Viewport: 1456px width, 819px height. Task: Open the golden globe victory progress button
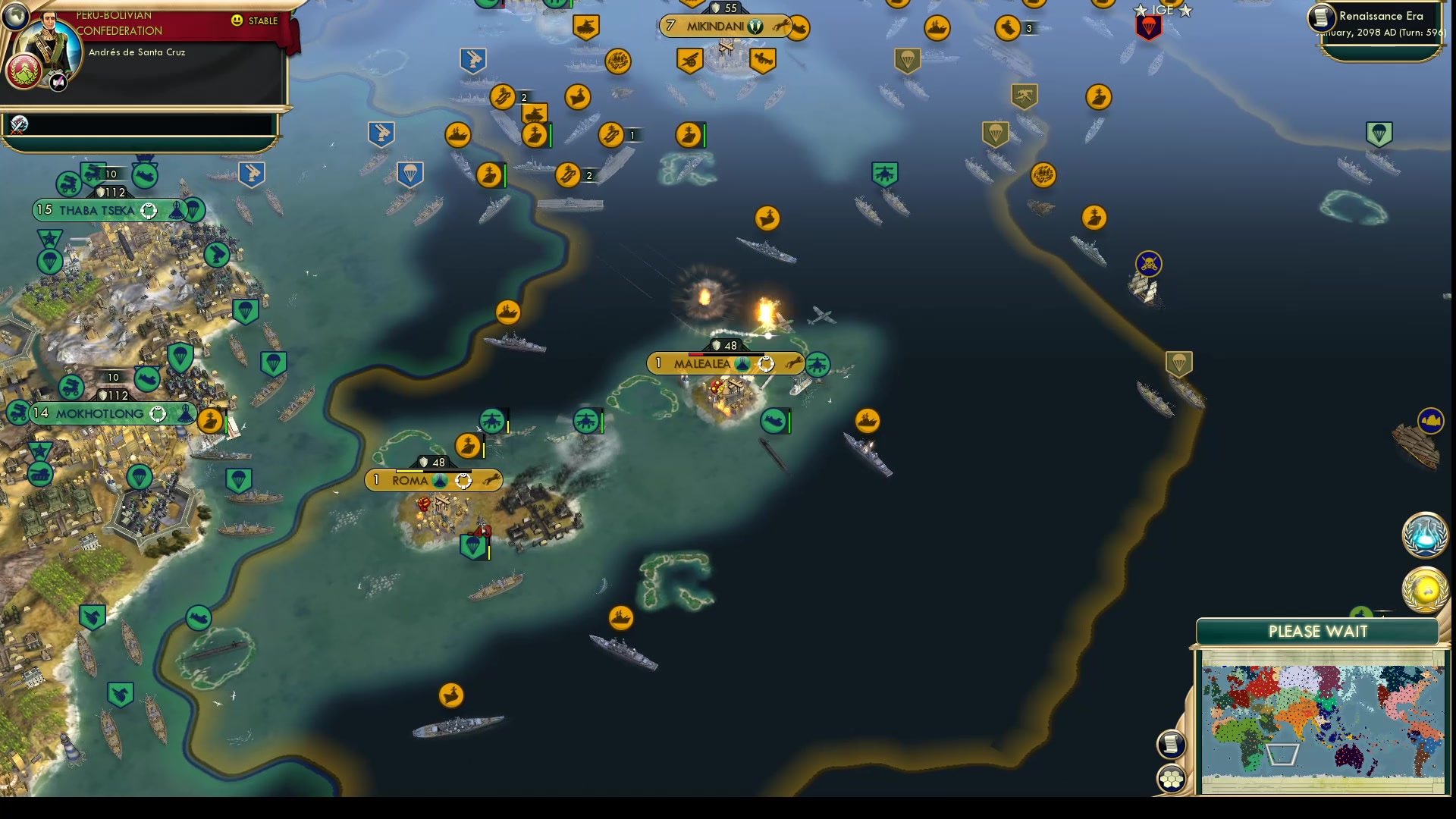tap(1425, 588)
